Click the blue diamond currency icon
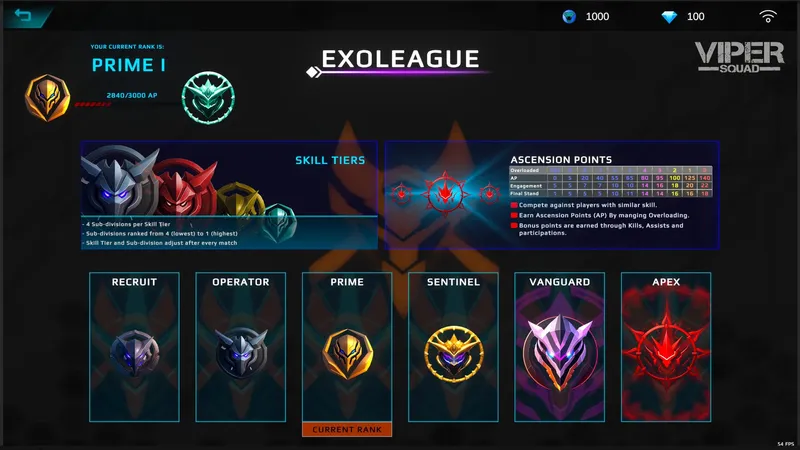The width and height of the screenshot is (800, 450). 669,17
